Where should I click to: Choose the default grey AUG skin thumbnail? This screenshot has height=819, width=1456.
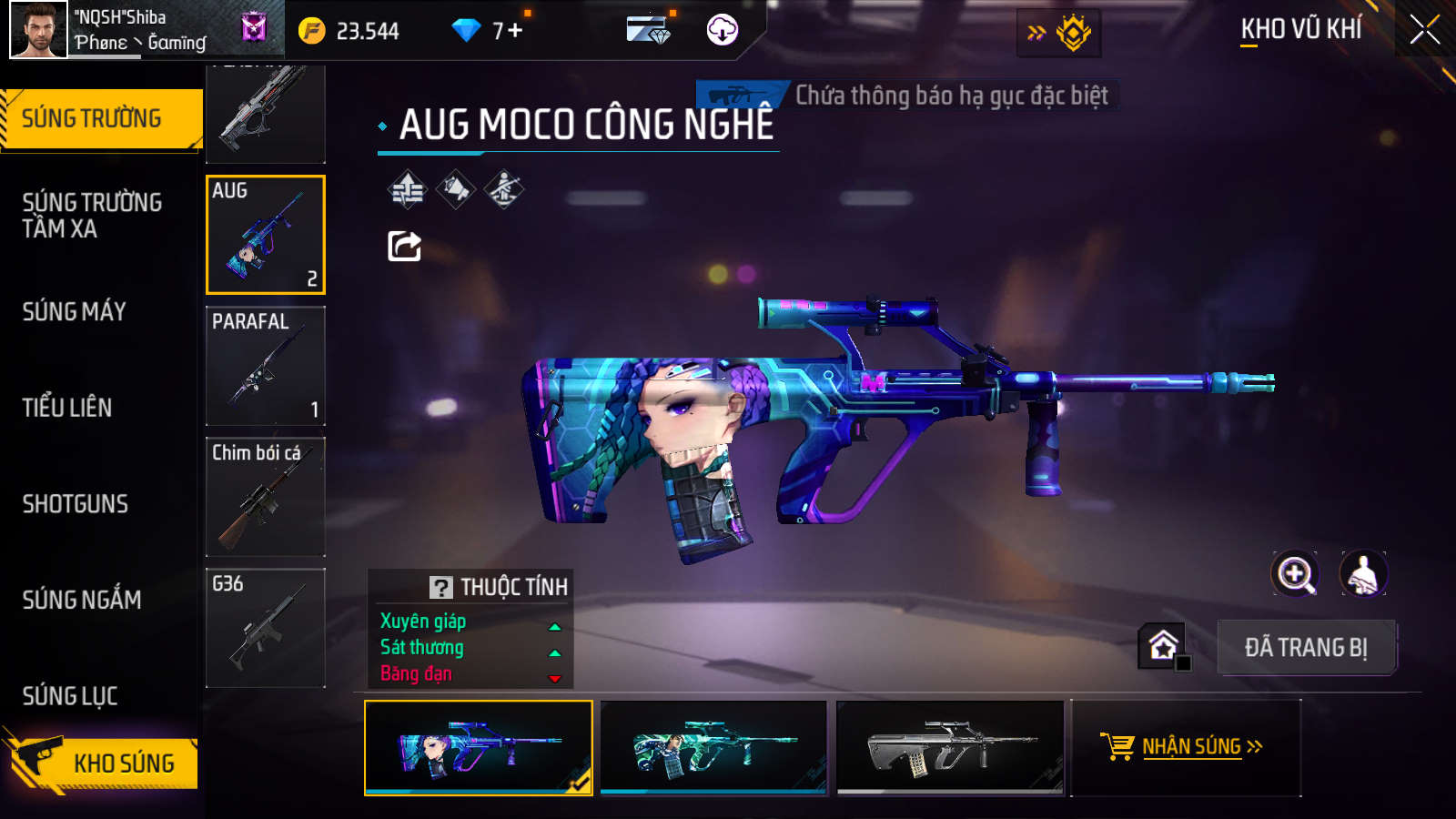pos(950,747)
